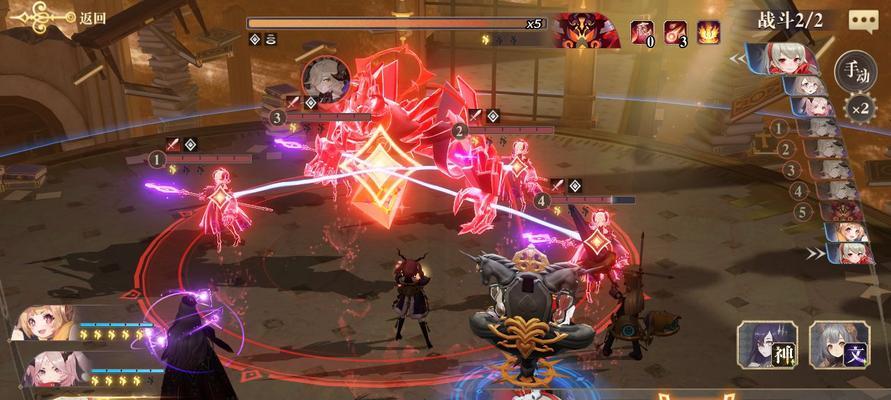Toggle the 手动 manual battle mode

(853, 71)
